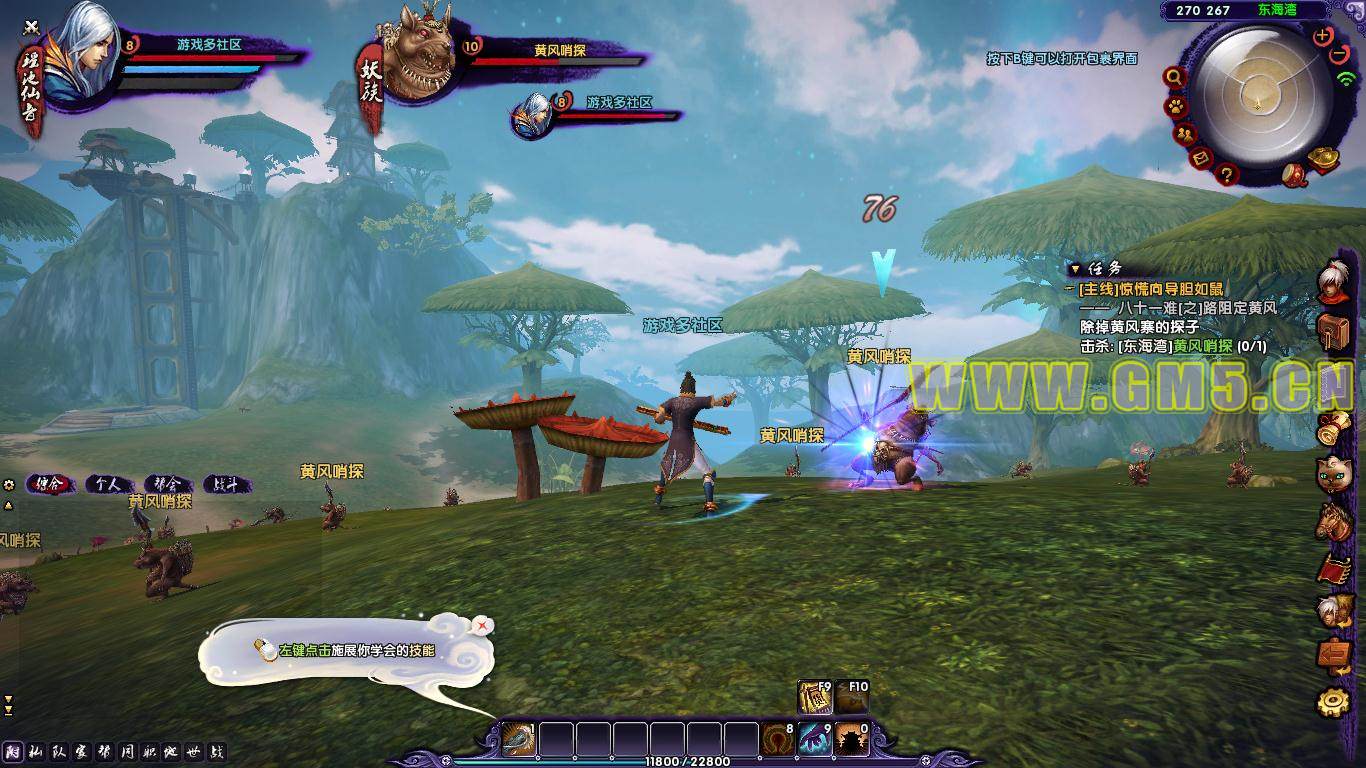
Task: Use the horseshoe skill in slot 8
Action: coord(777,740)
